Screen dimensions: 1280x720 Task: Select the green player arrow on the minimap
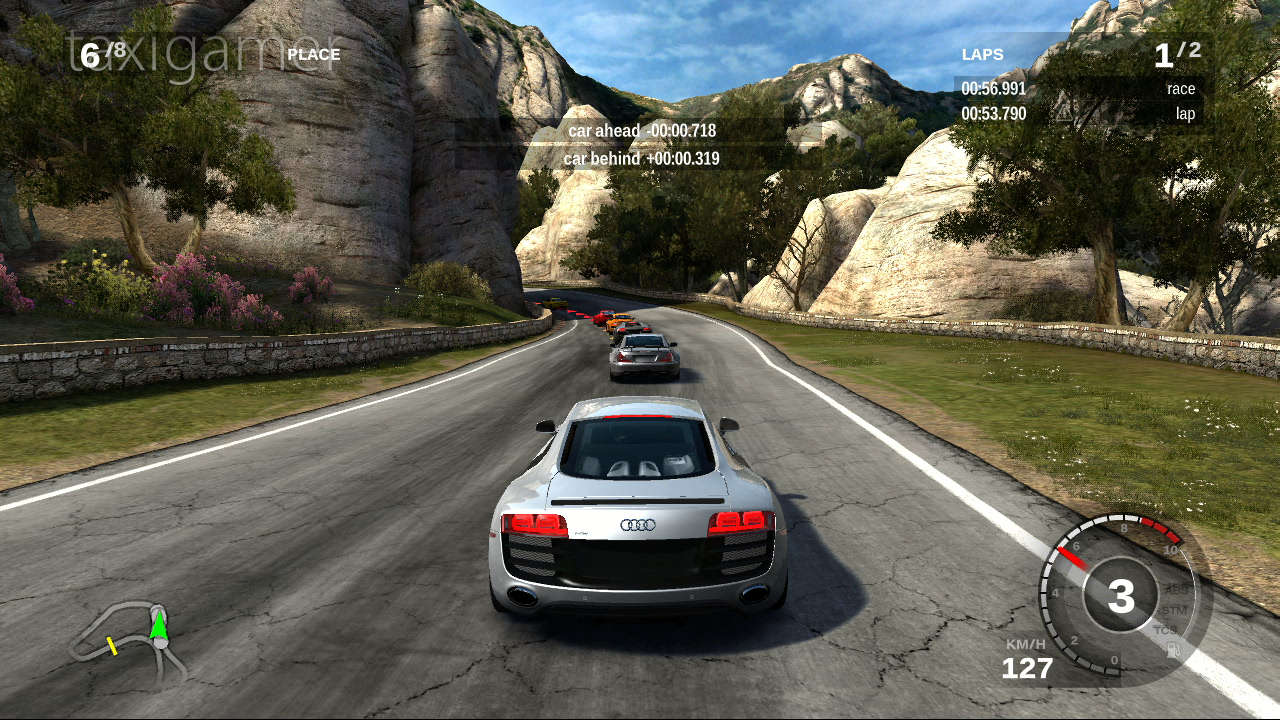tap(158, 625)
